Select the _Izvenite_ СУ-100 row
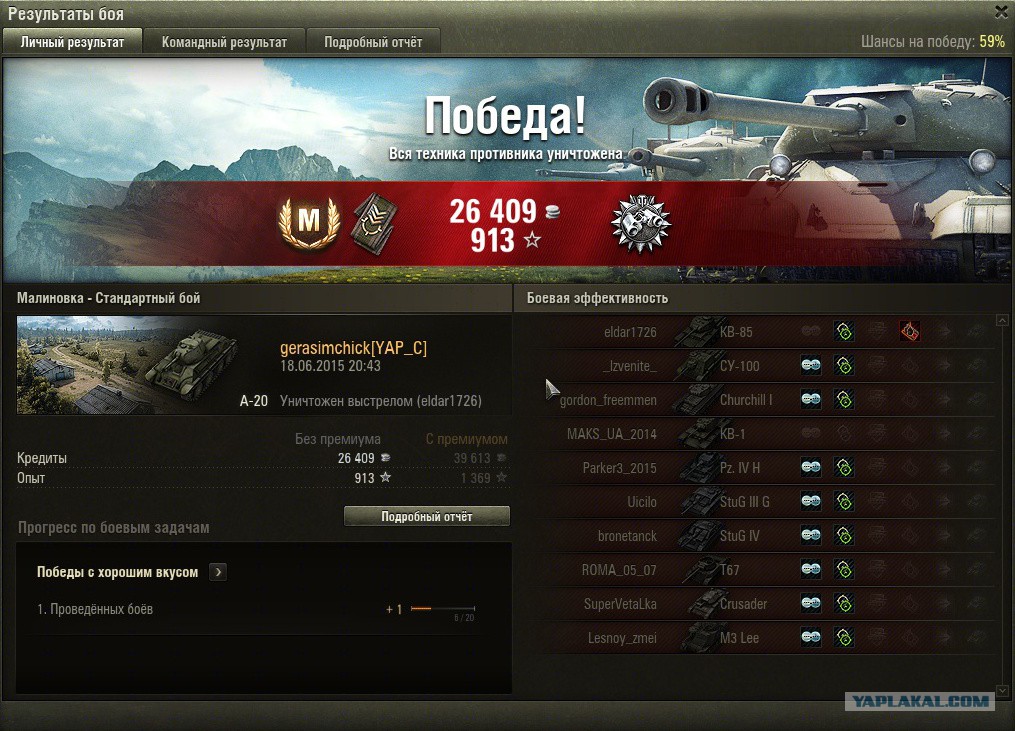Screen dimensions: 1015x731 click(x=760, y=366)
